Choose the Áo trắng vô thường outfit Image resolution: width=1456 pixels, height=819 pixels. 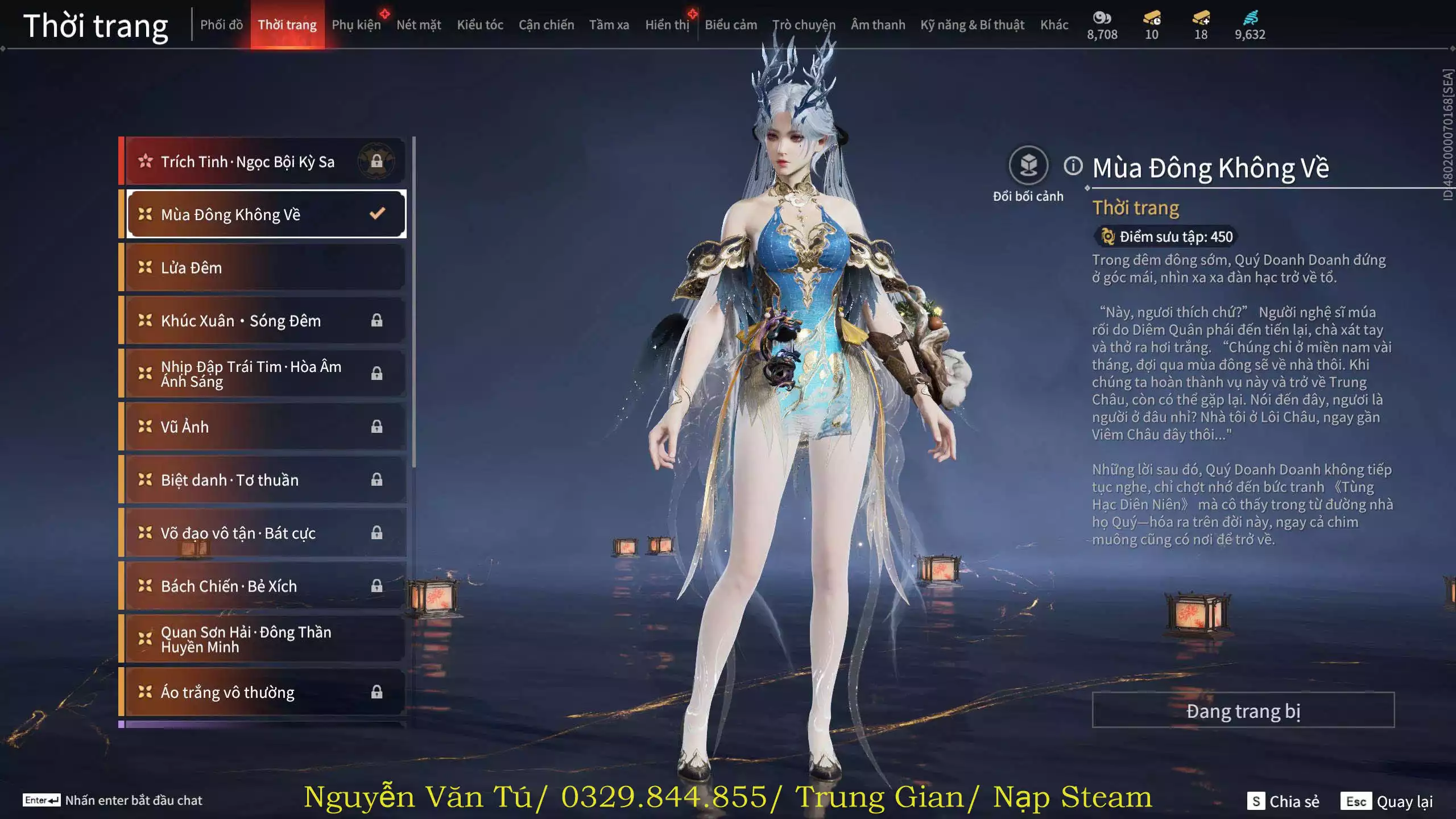[x=264, y=692]
